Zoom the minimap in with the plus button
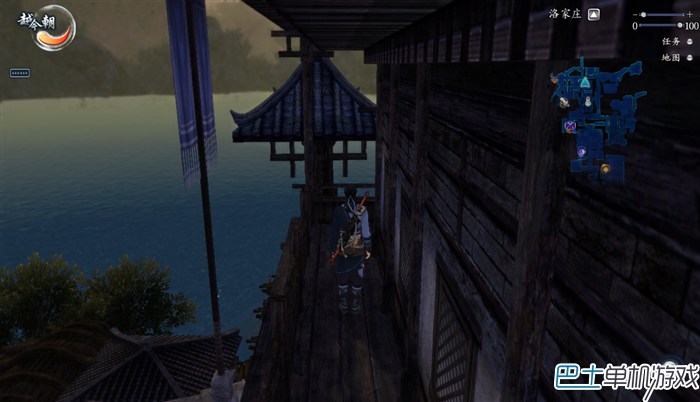Screen dimensions: 700x402 (x=689, y=15)
